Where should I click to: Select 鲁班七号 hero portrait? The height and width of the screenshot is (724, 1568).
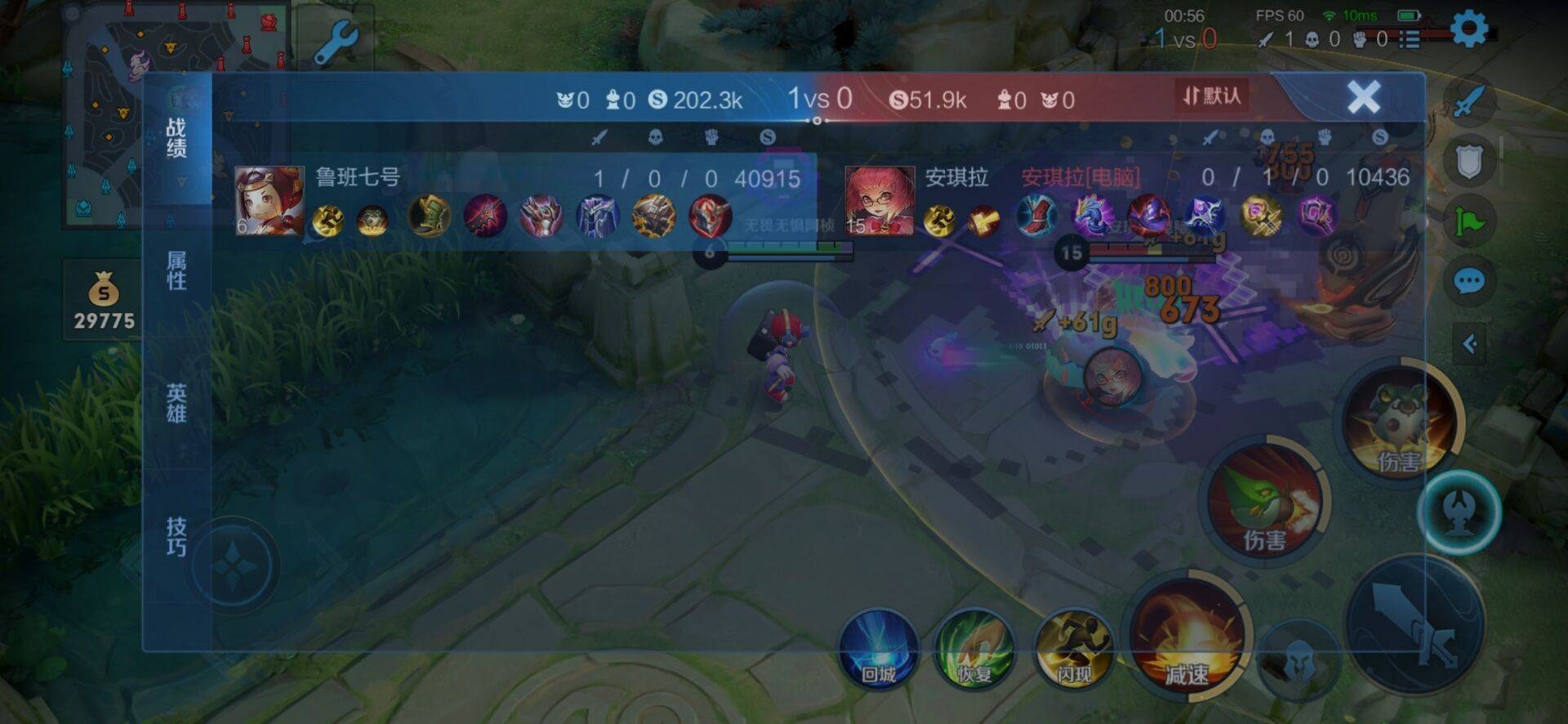pyautogui.click(x=269, y=201)
